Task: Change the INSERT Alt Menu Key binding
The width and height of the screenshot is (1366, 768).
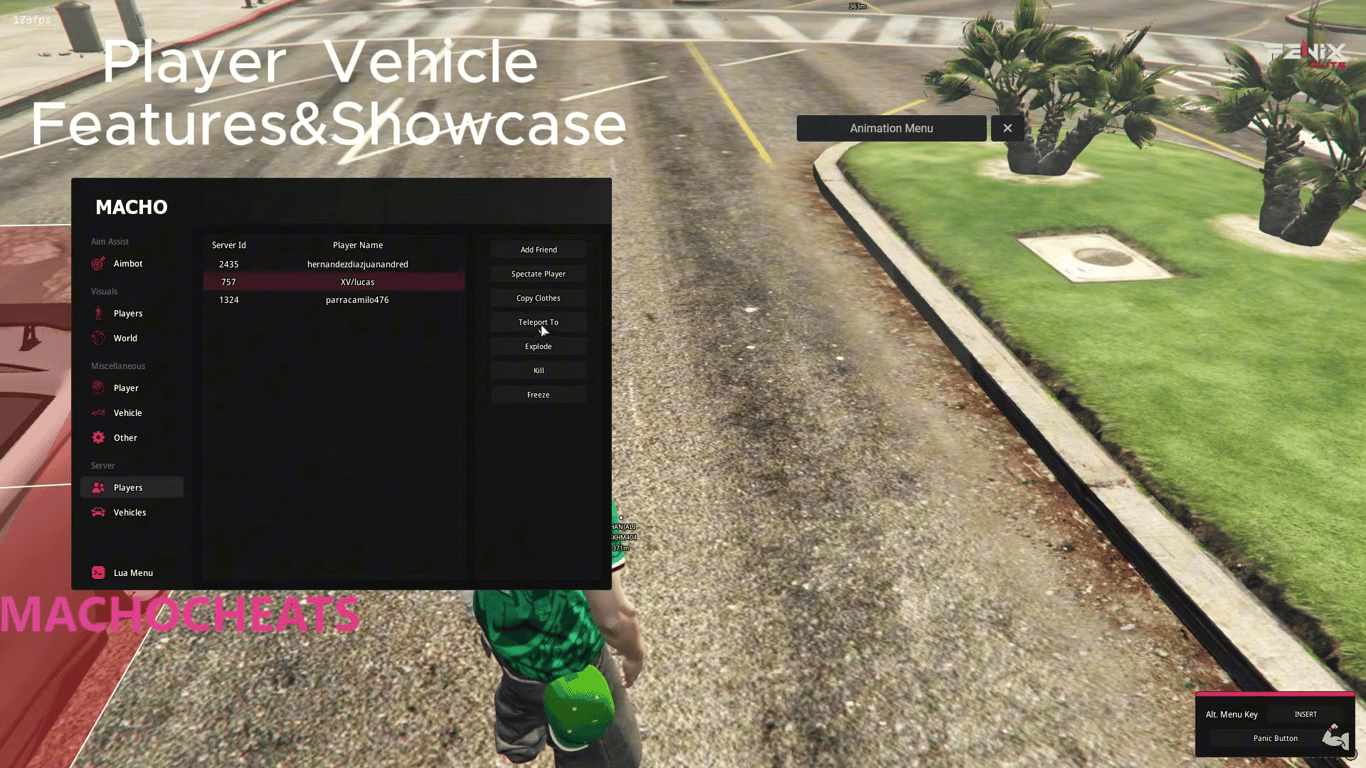Action: [x=1306, y=714]
